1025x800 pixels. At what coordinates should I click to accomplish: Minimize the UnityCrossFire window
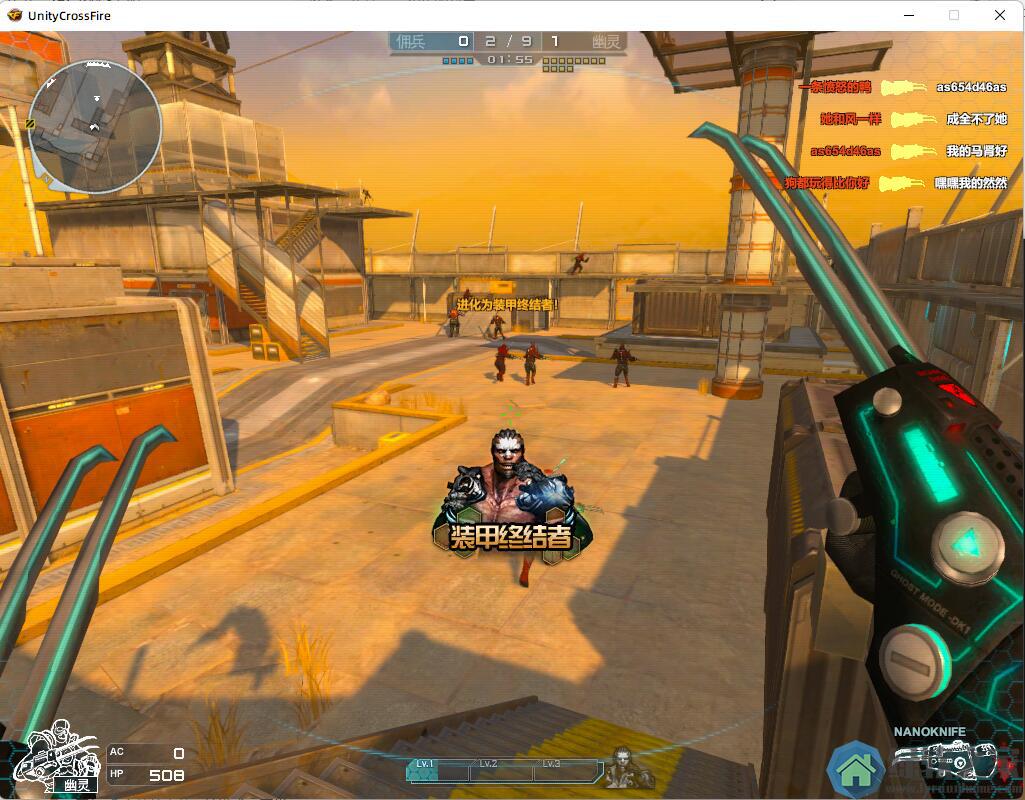click(909, 15)
